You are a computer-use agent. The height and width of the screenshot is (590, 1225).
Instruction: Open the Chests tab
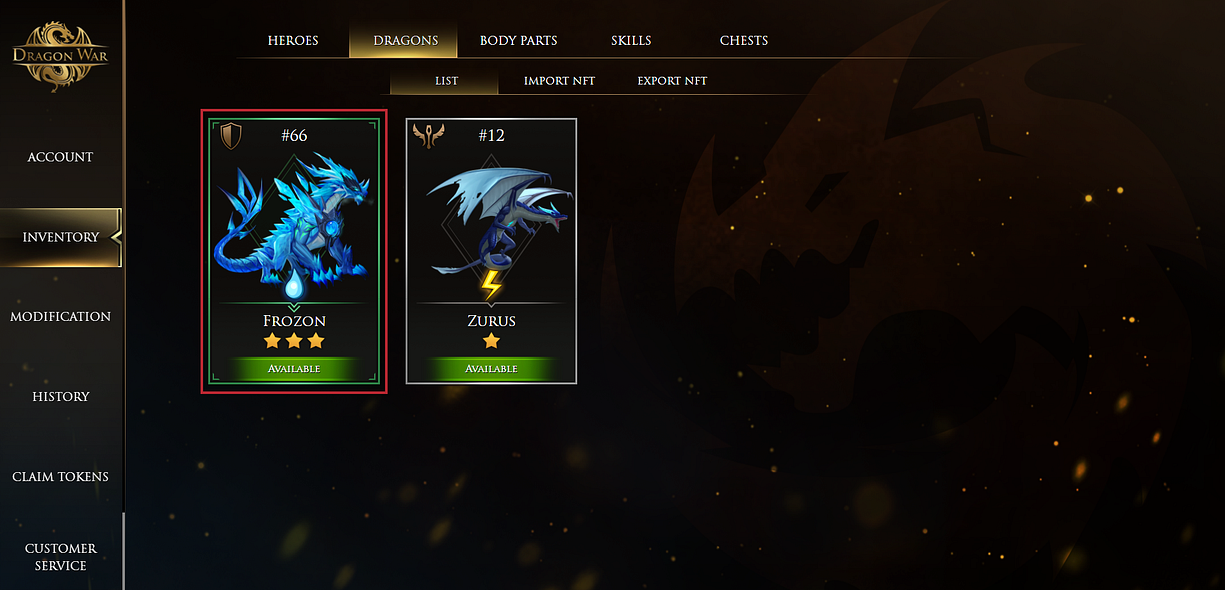click(744, 41)
